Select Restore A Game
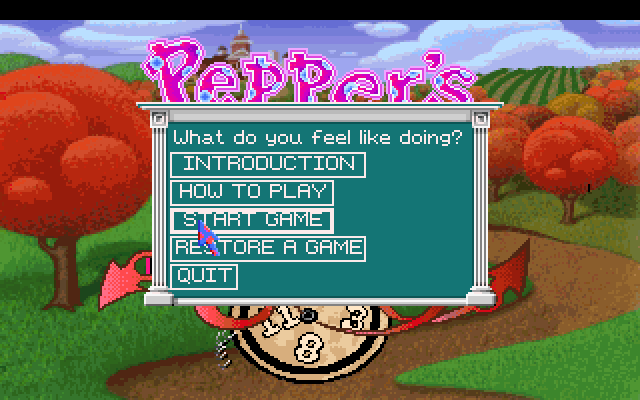The image size is (640, 400). (x=268, y=248)
